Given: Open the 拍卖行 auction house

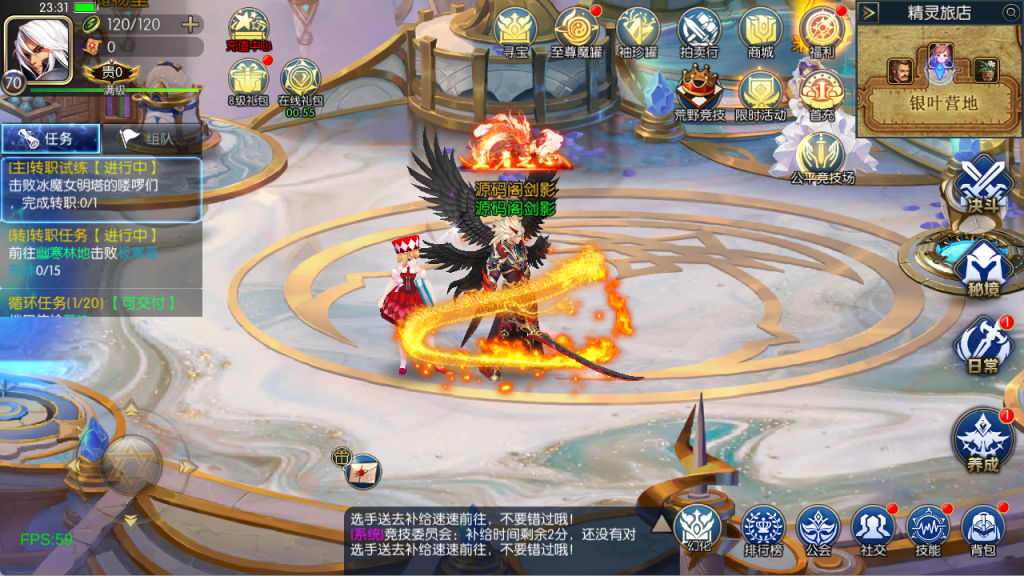Looking at the screenshot, I should [699, 32].
